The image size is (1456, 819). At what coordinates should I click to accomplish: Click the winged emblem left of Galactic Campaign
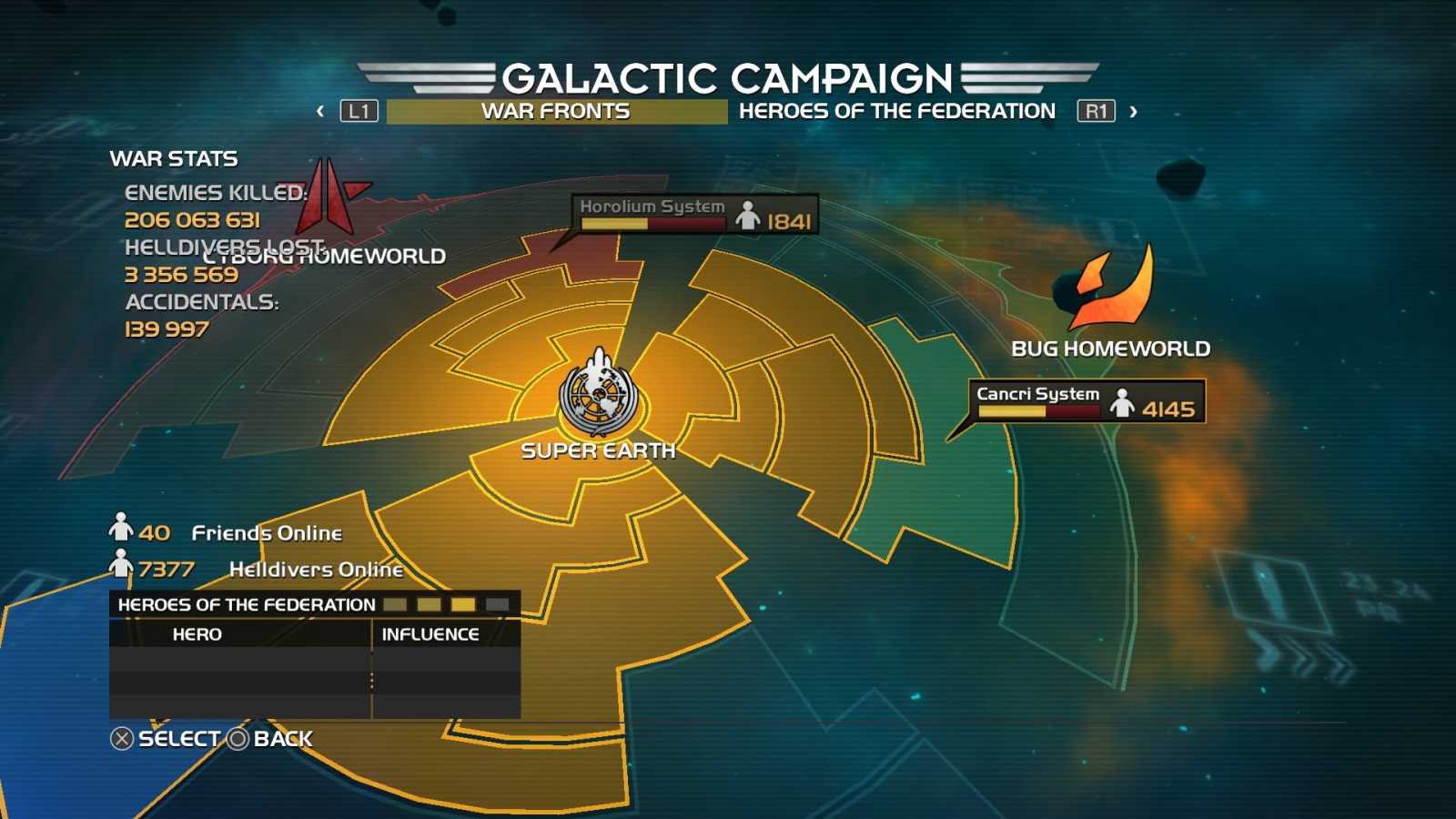(428, 77)
